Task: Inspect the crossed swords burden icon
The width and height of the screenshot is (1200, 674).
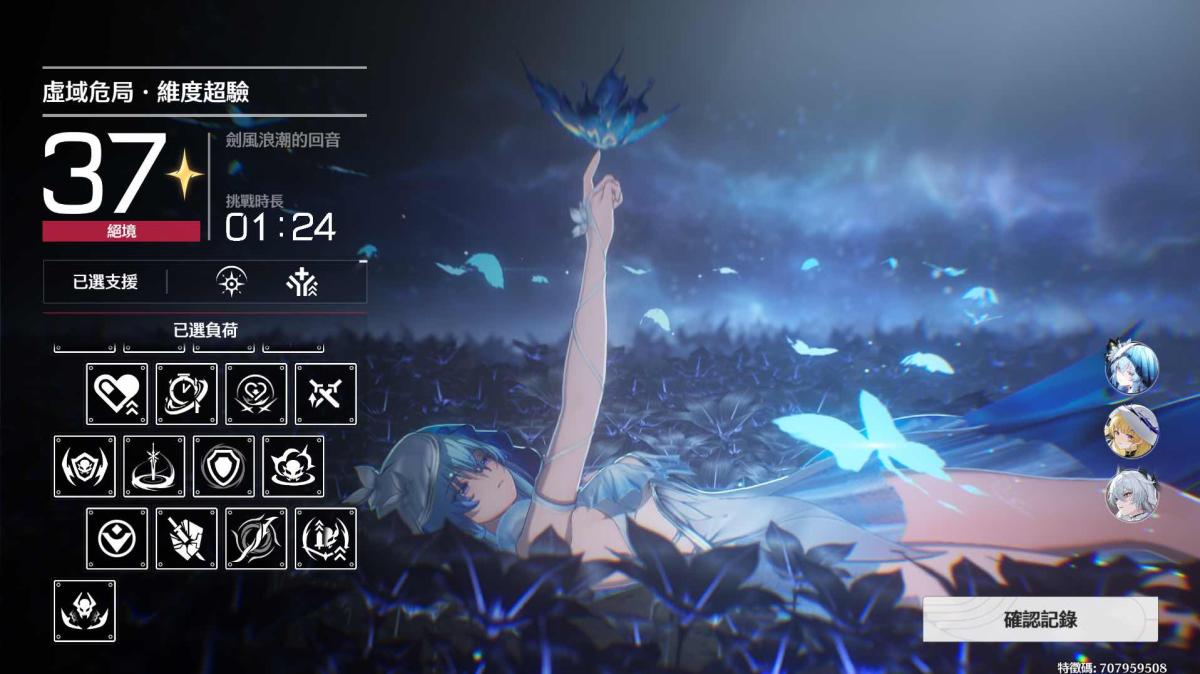Action: pyautogui.click(x=326, y=394)
